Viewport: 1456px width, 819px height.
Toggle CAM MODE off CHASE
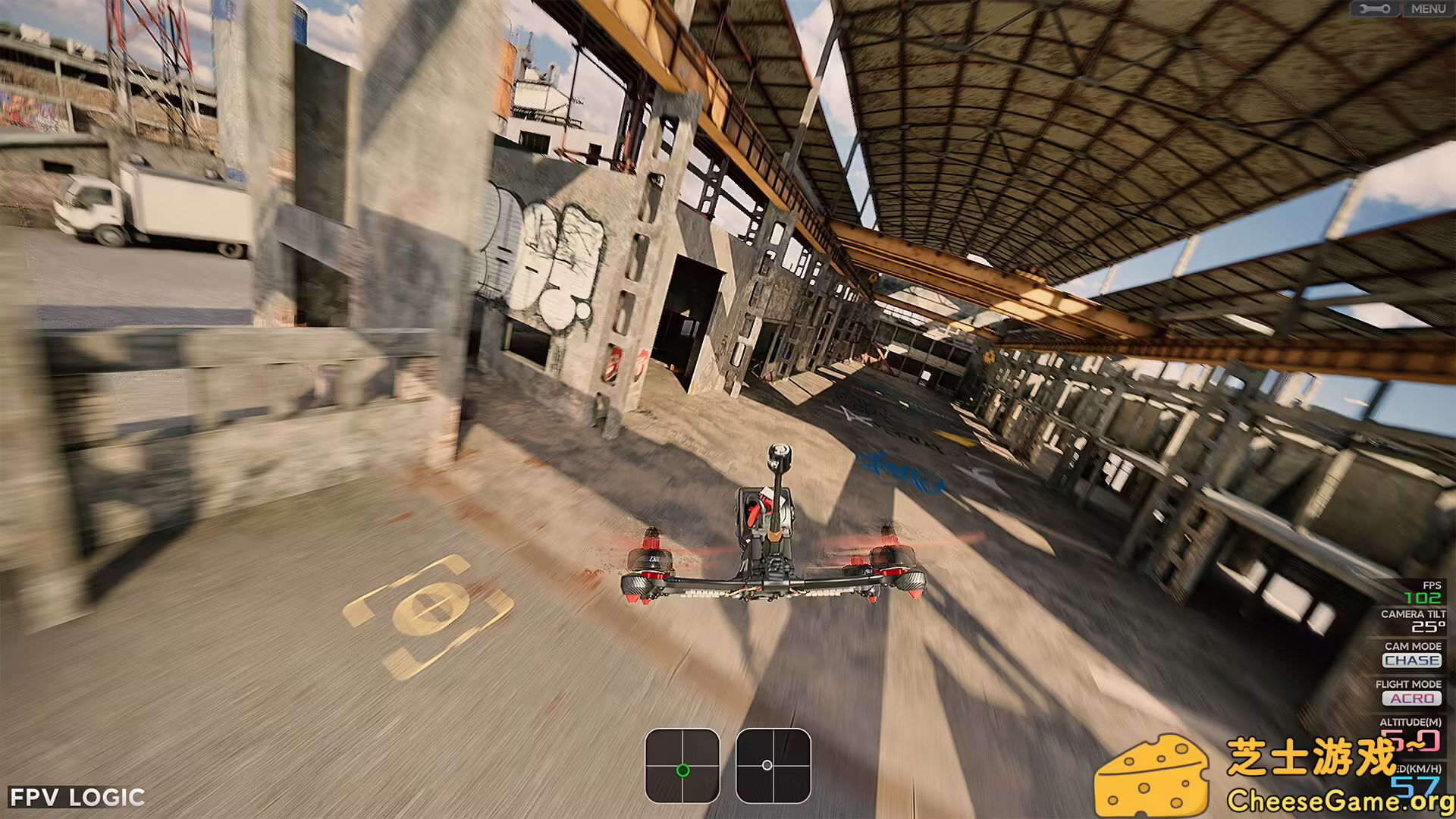(x=1412, y=661)
